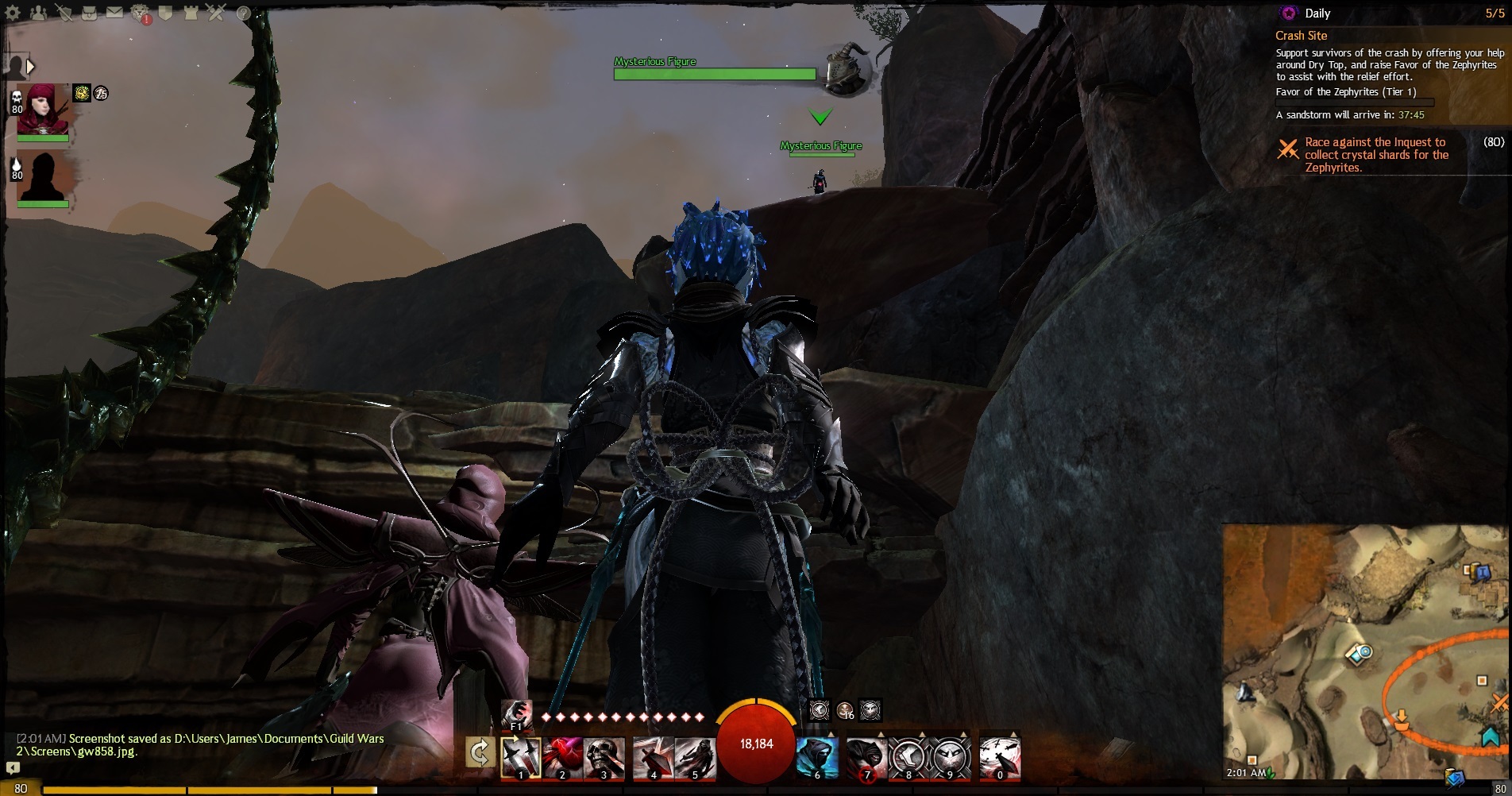Open the World vs World castle icon
The width and height of the screenshot is (1512, 796).
pos(191,13)
